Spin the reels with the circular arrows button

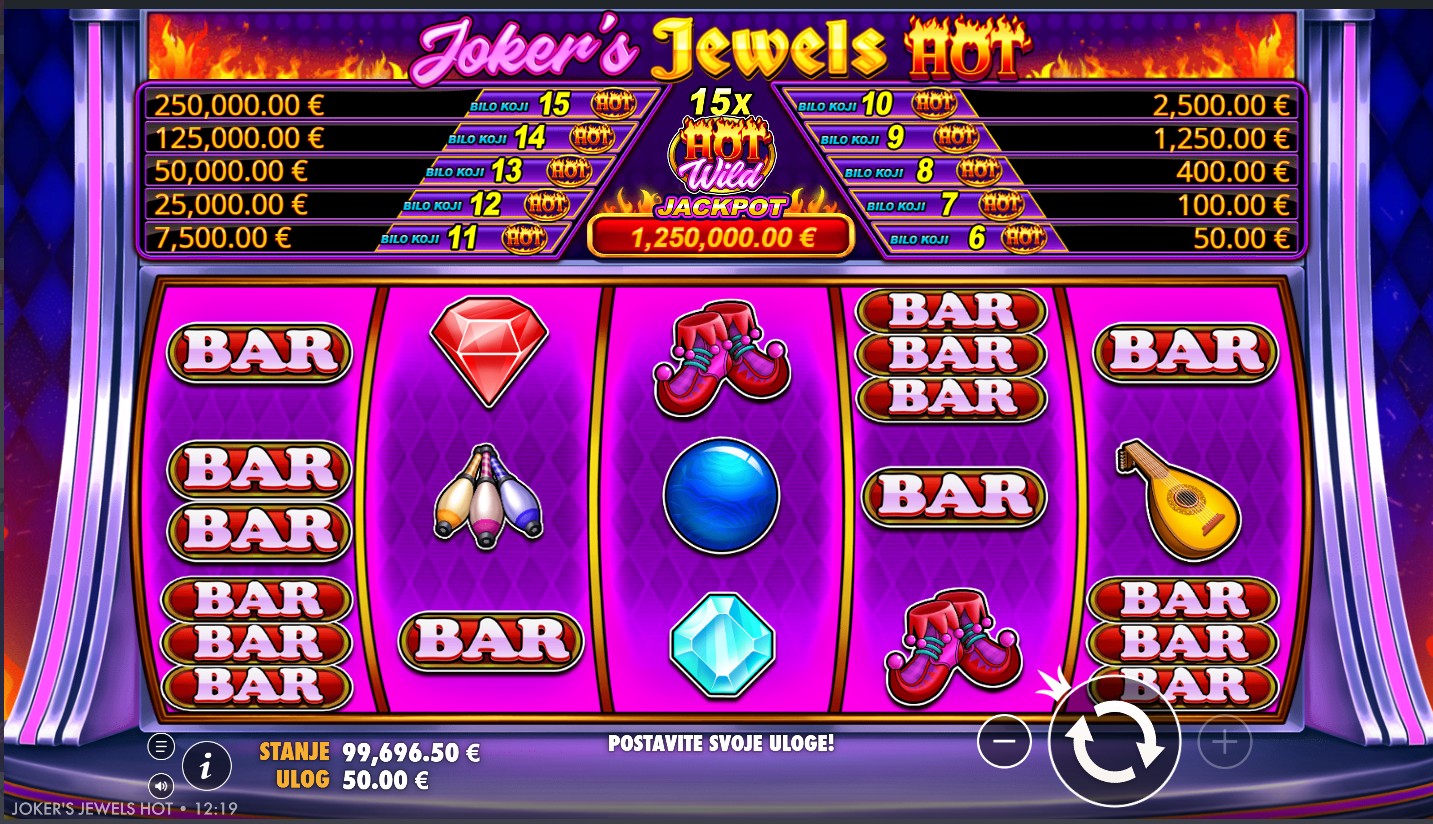click(1114, 741)
